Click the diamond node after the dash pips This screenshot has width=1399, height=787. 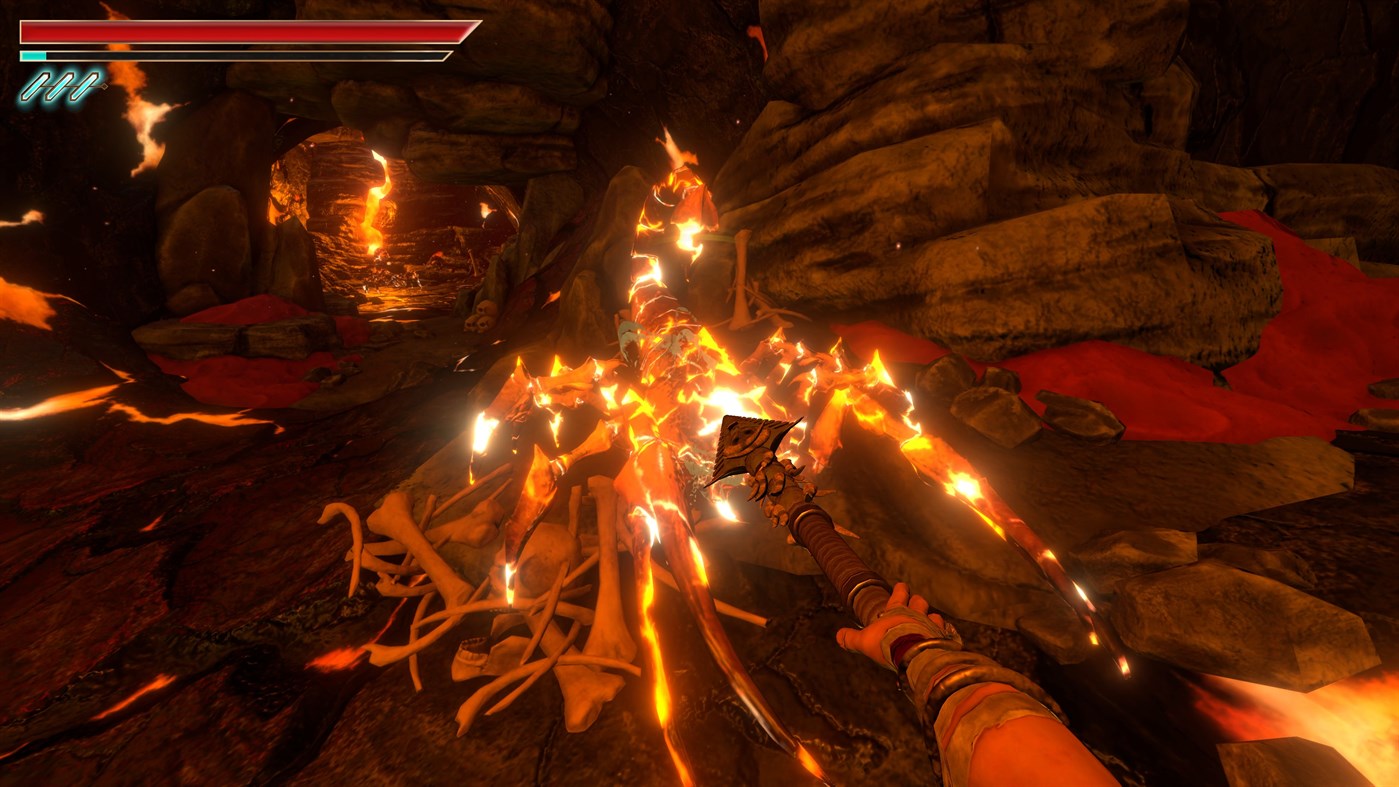pyautogui.click(x=105, y=86)
